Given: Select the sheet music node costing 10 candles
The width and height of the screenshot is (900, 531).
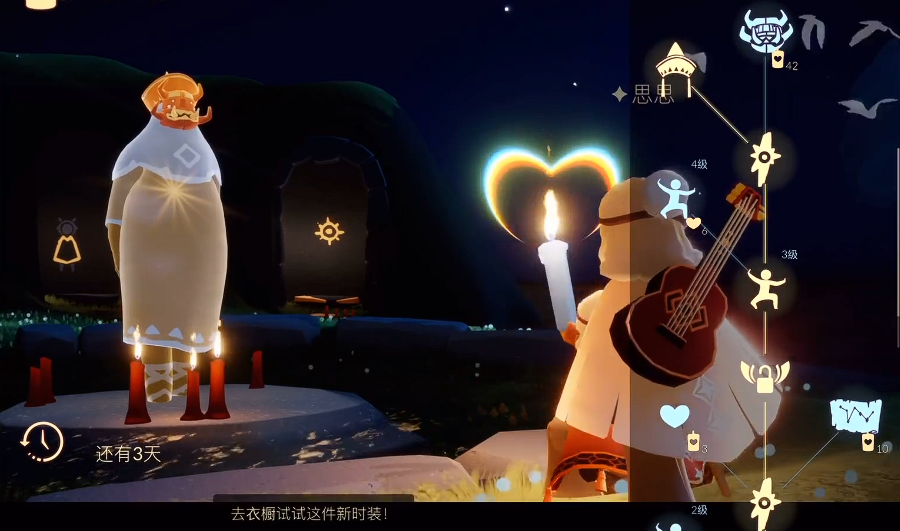Looking at the screenshot, I should pyautogui.click(x=855, y=414).
